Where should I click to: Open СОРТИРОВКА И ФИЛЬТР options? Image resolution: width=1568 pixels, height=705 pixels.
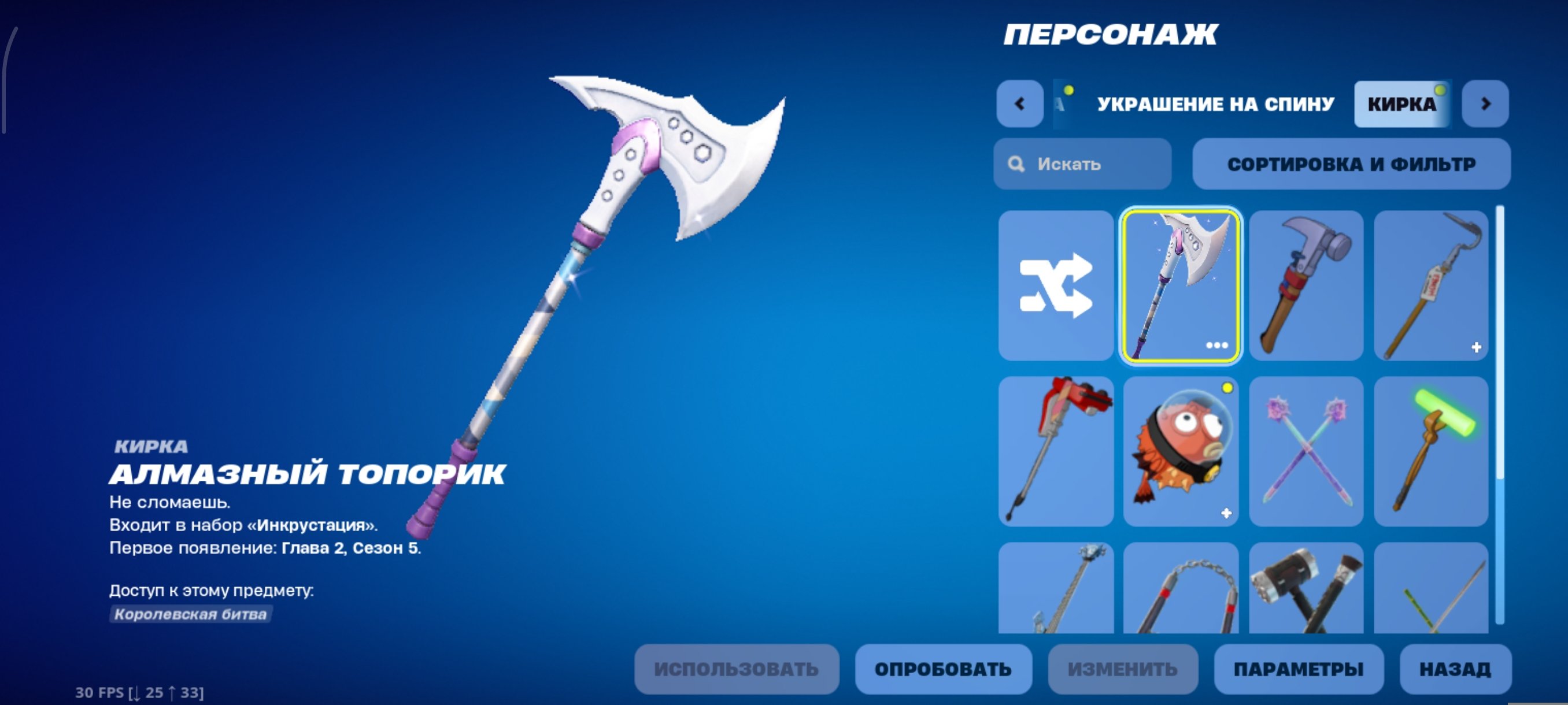pos(1351,163)
